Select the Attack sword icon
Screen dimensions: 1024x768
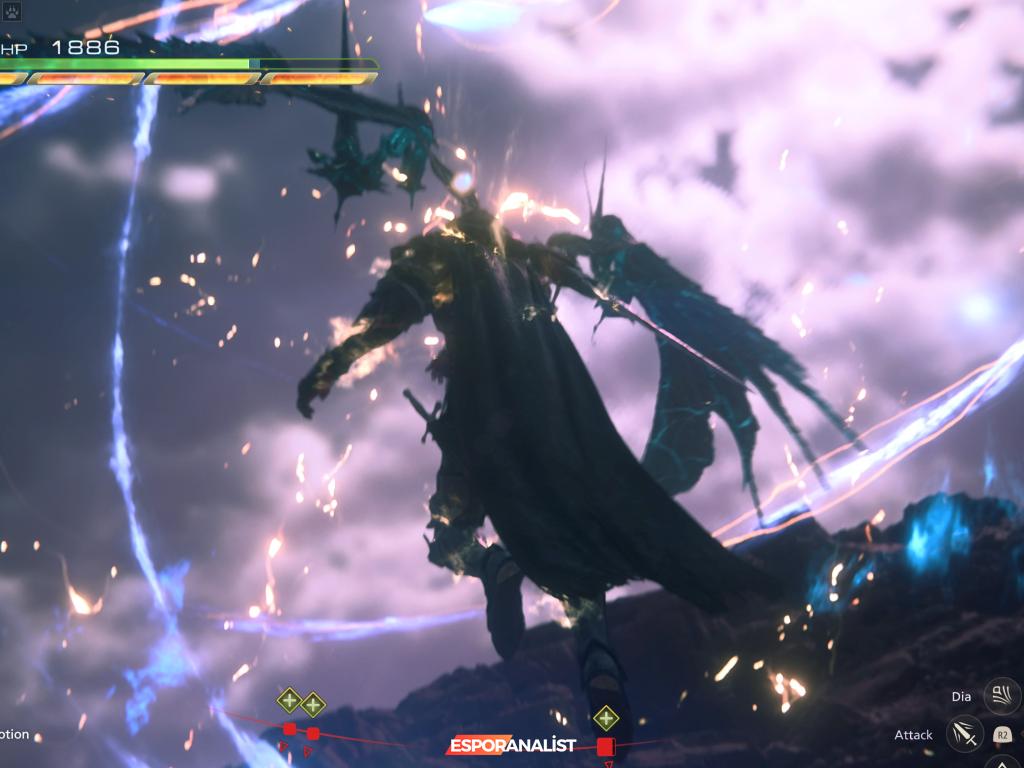[x=965, y=735]
